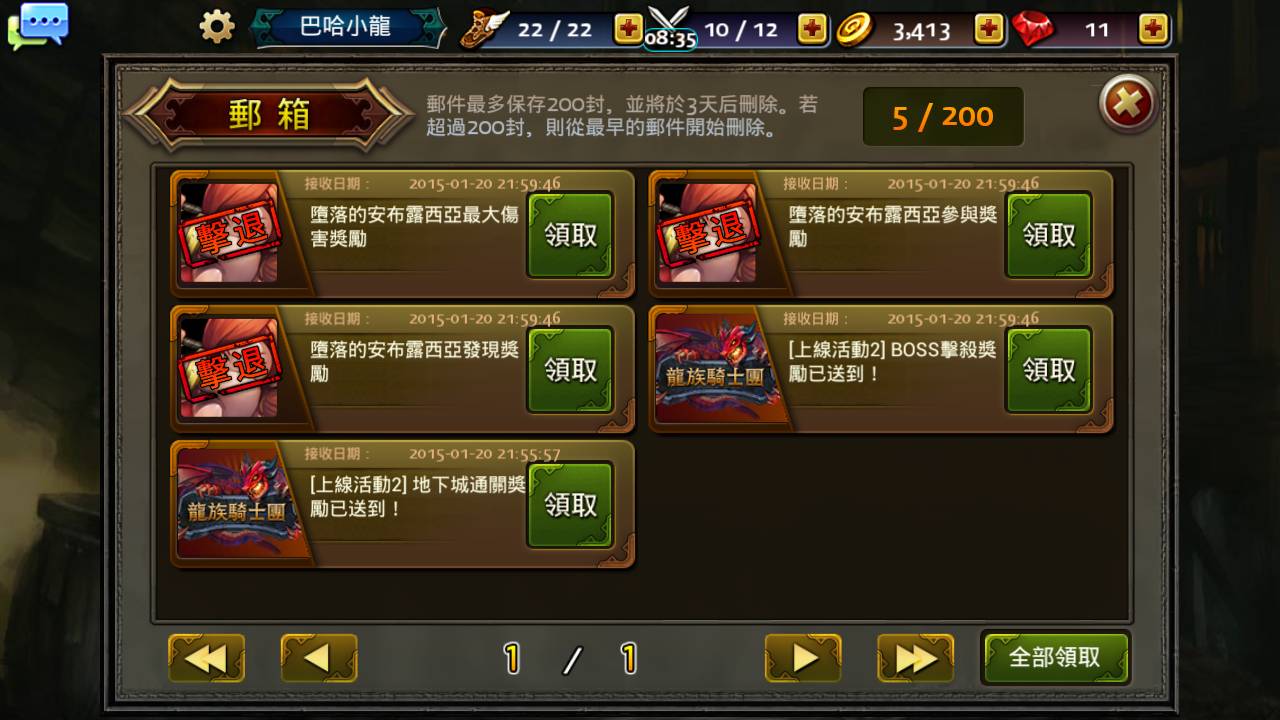Jump to first page with double-left arrow

click(206, 658)
